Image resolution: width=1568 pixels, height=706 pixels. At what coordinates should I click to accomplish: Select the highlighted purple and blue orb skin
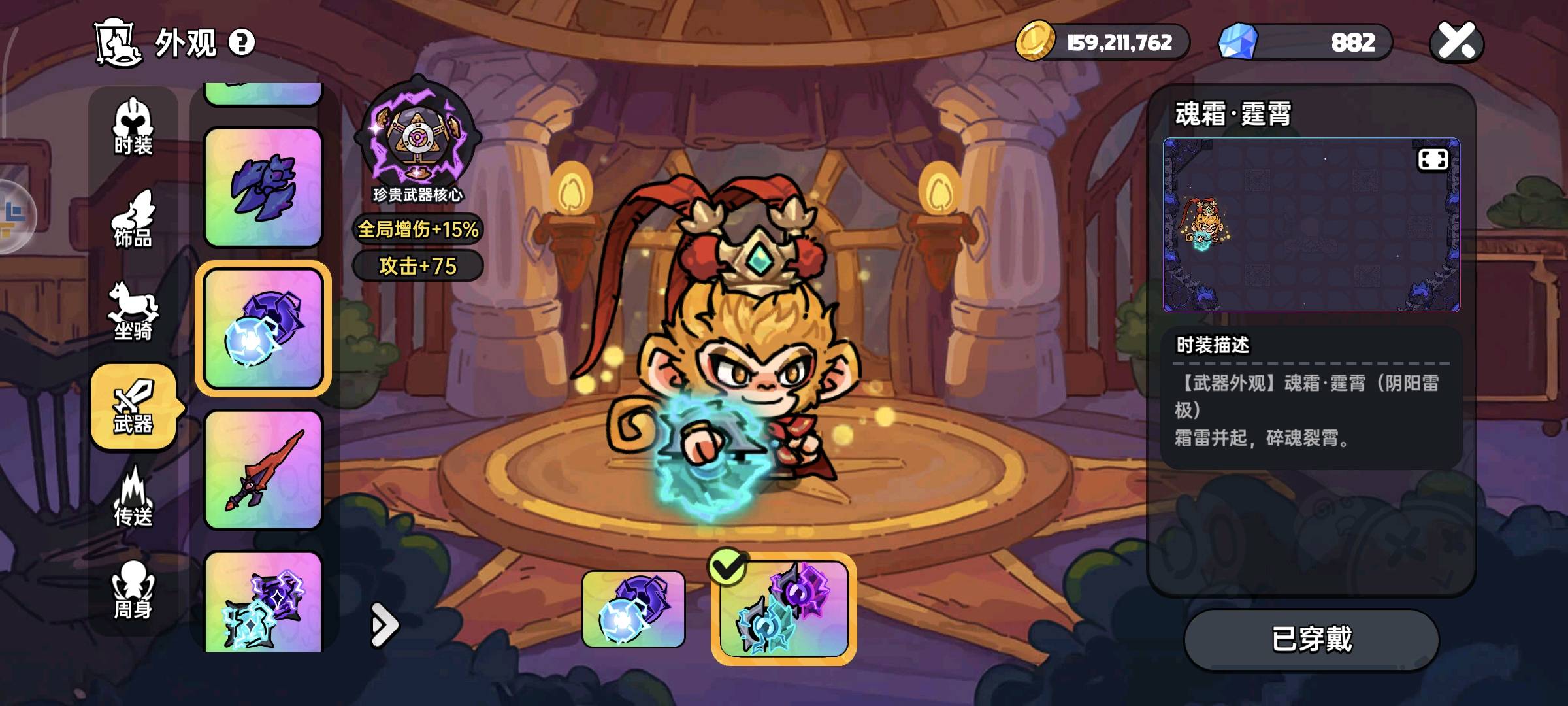263,329
